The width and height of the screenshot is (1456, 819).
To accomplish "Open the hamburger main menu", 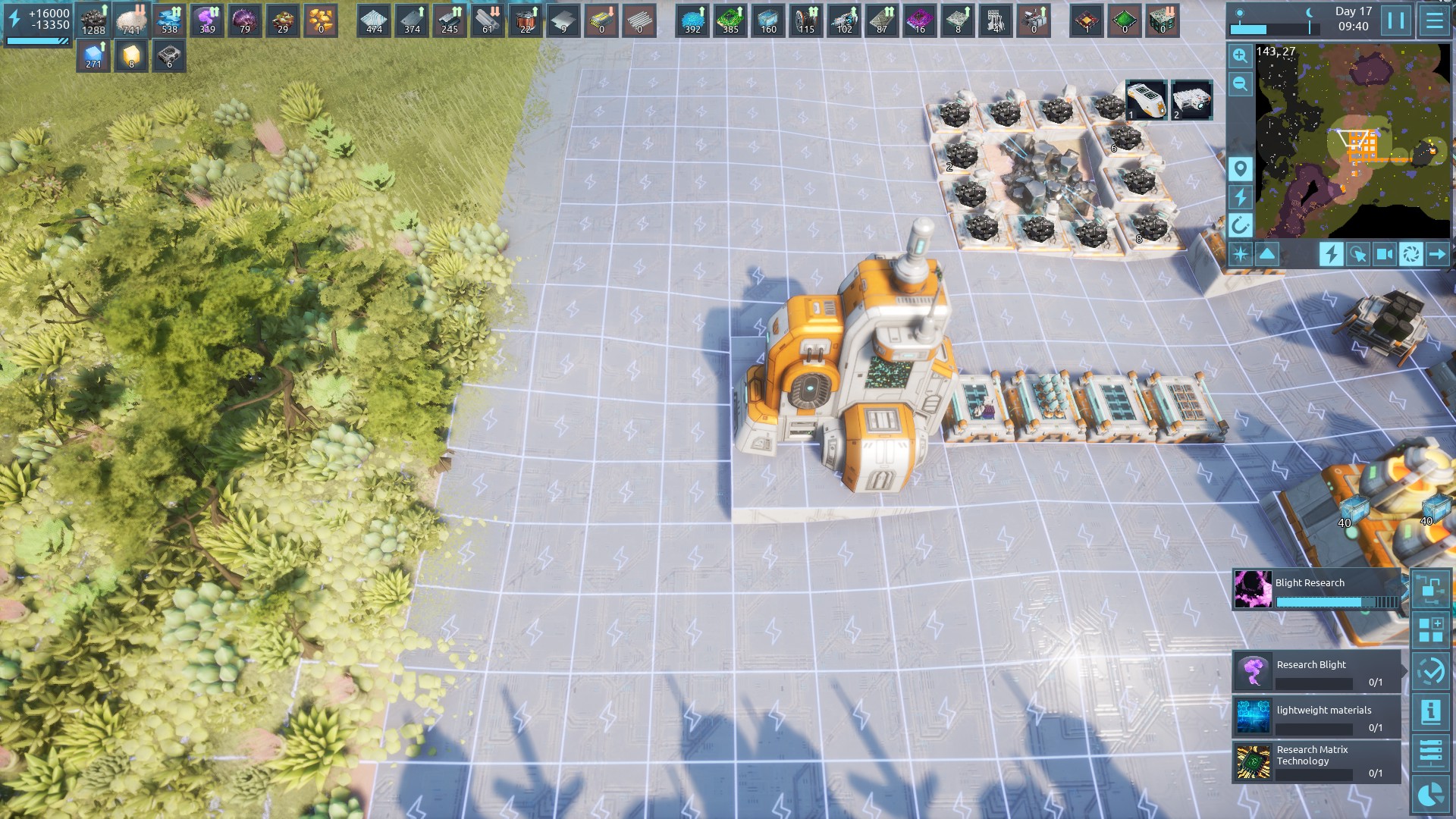I will (x=1434, y=20).
